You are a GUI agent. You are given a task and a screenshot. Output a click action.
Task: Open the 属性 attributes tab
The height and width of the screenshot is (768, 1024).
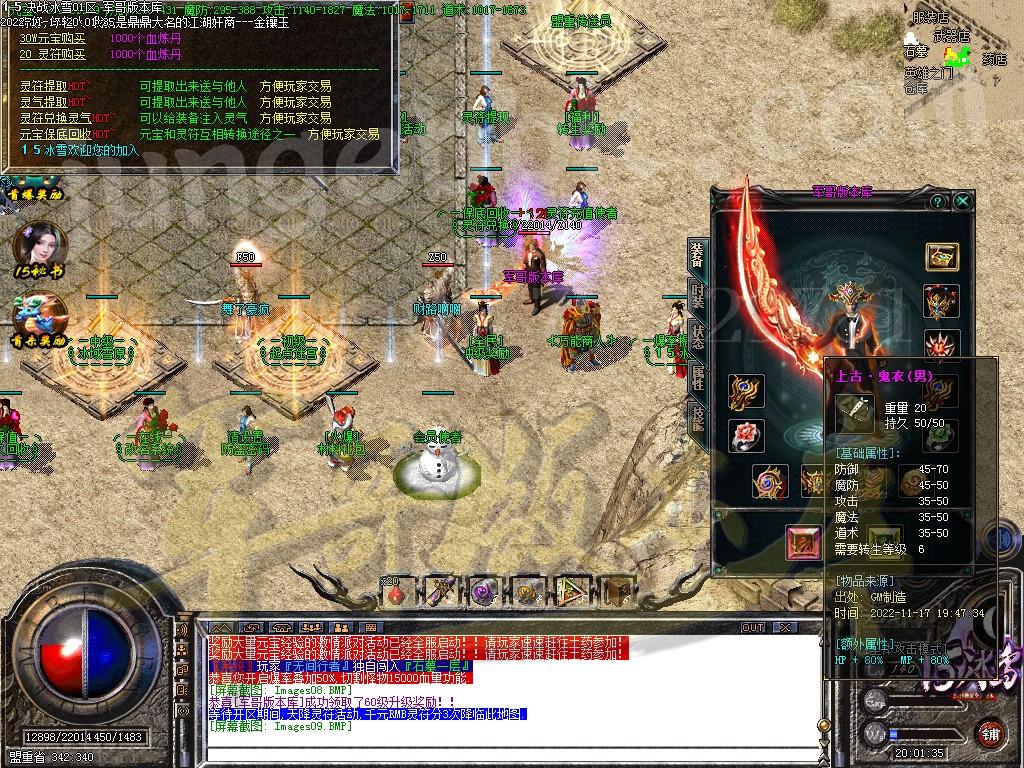pyautogui.click(x=697, y=378)
